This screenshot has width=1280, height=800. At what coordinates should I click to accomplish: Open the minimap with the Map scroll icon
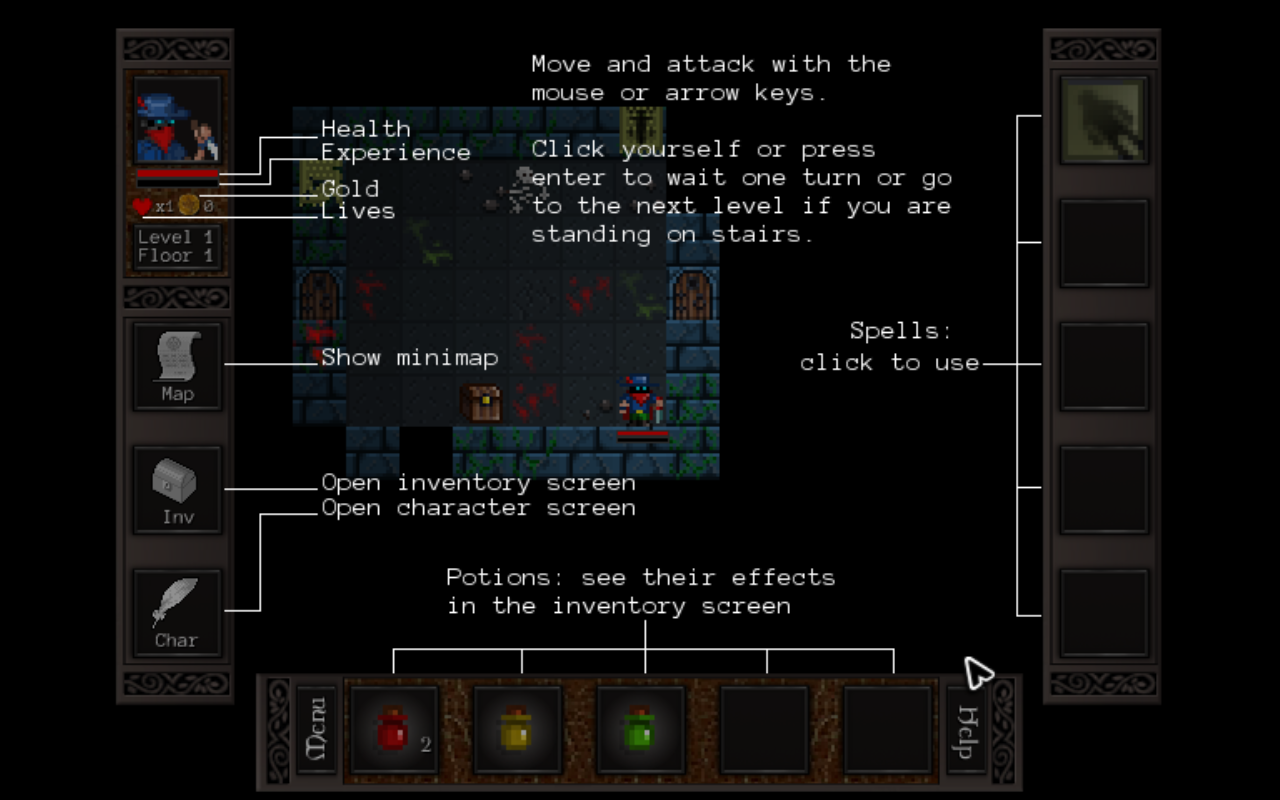176,365
